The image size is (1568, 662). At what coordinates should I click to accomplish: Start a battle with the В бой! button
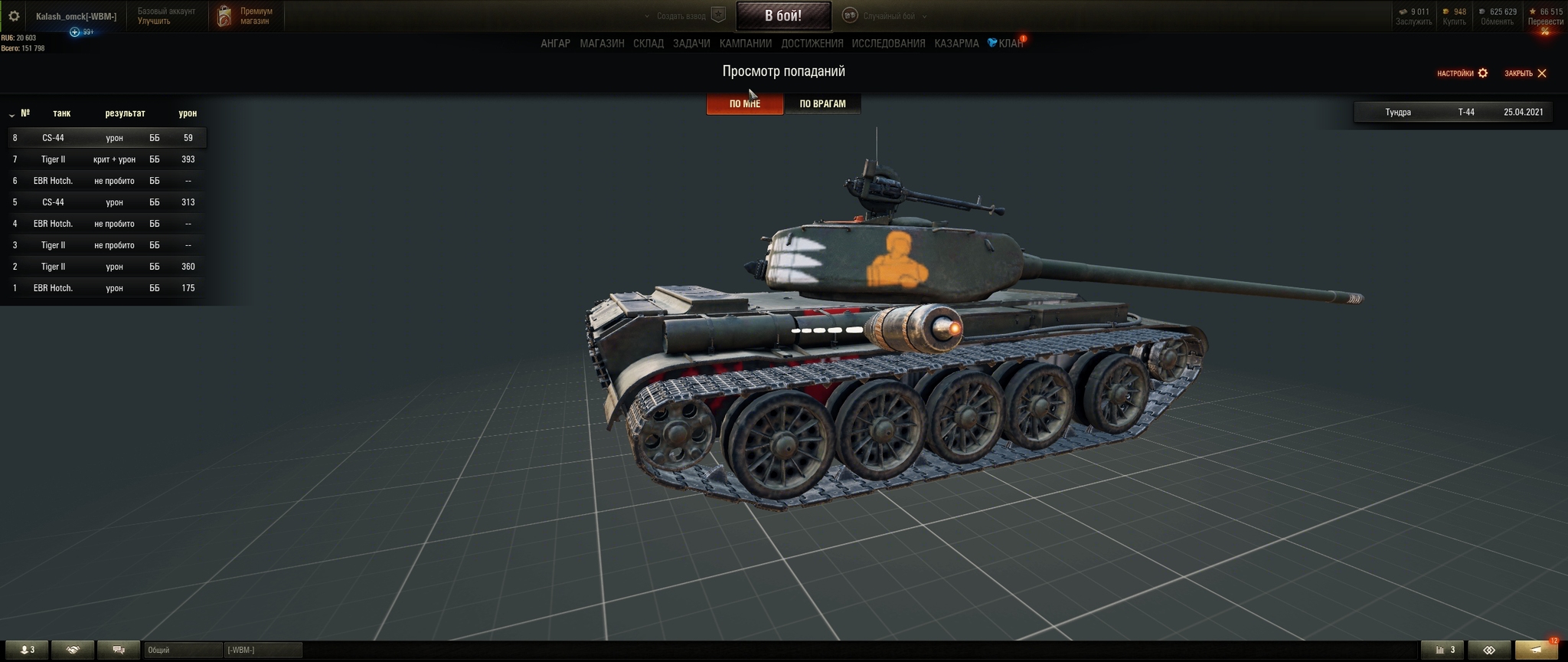pos(783,15)
